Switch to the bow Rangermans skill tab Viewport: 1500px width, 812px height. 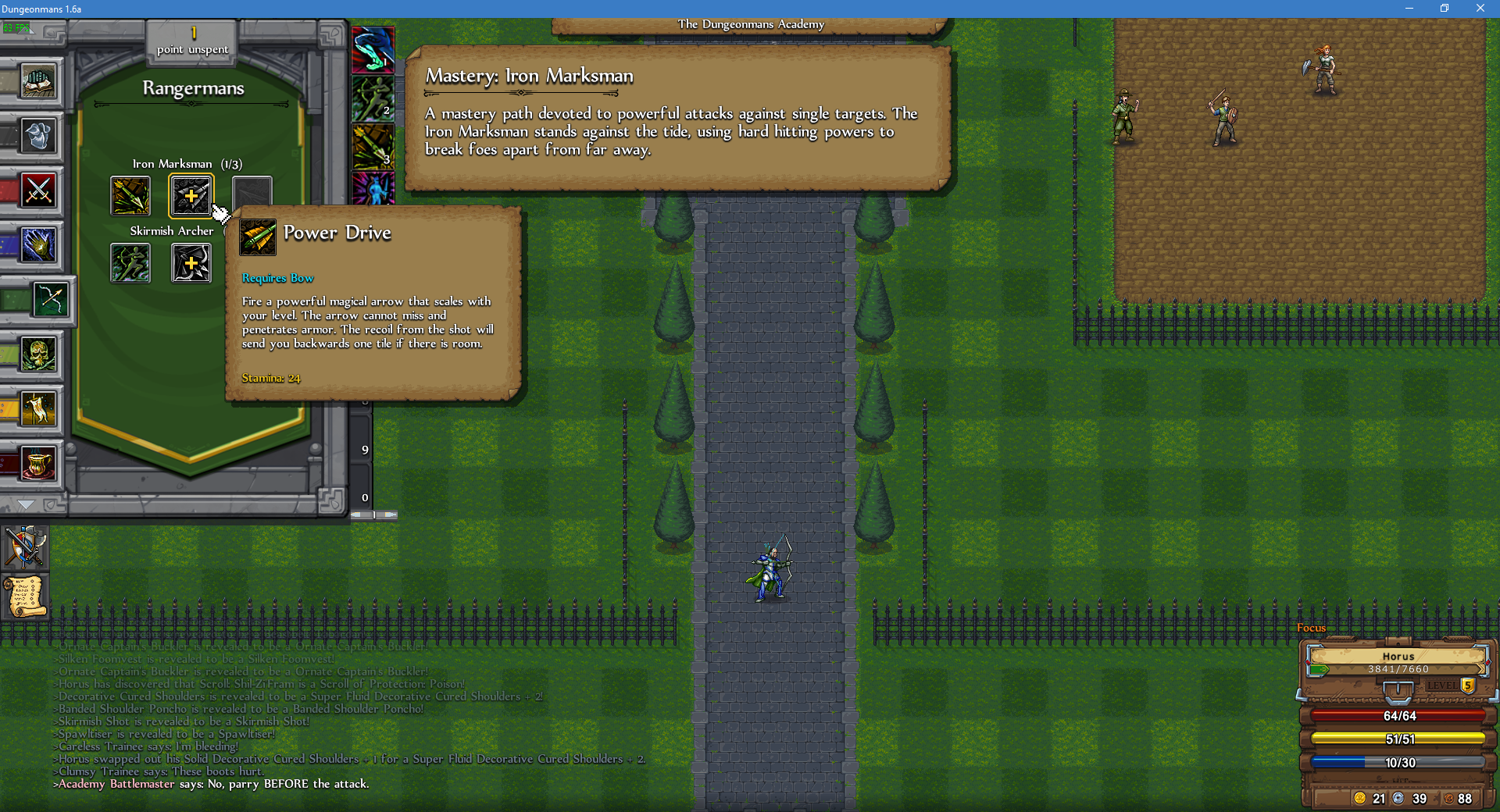(51, 300)
